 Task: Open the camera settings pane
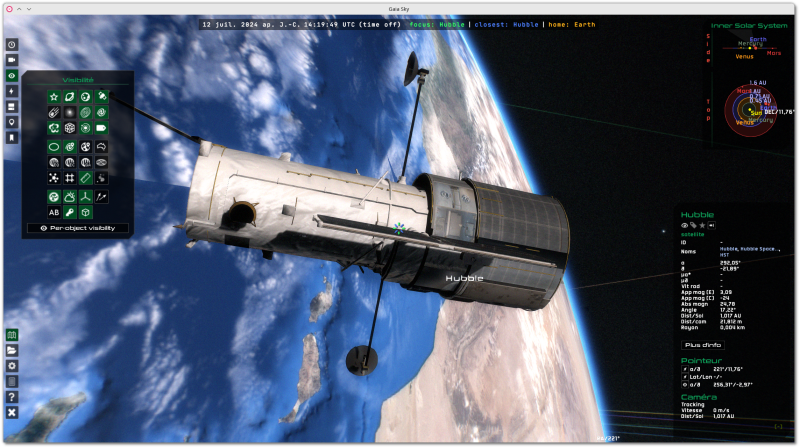12,60
